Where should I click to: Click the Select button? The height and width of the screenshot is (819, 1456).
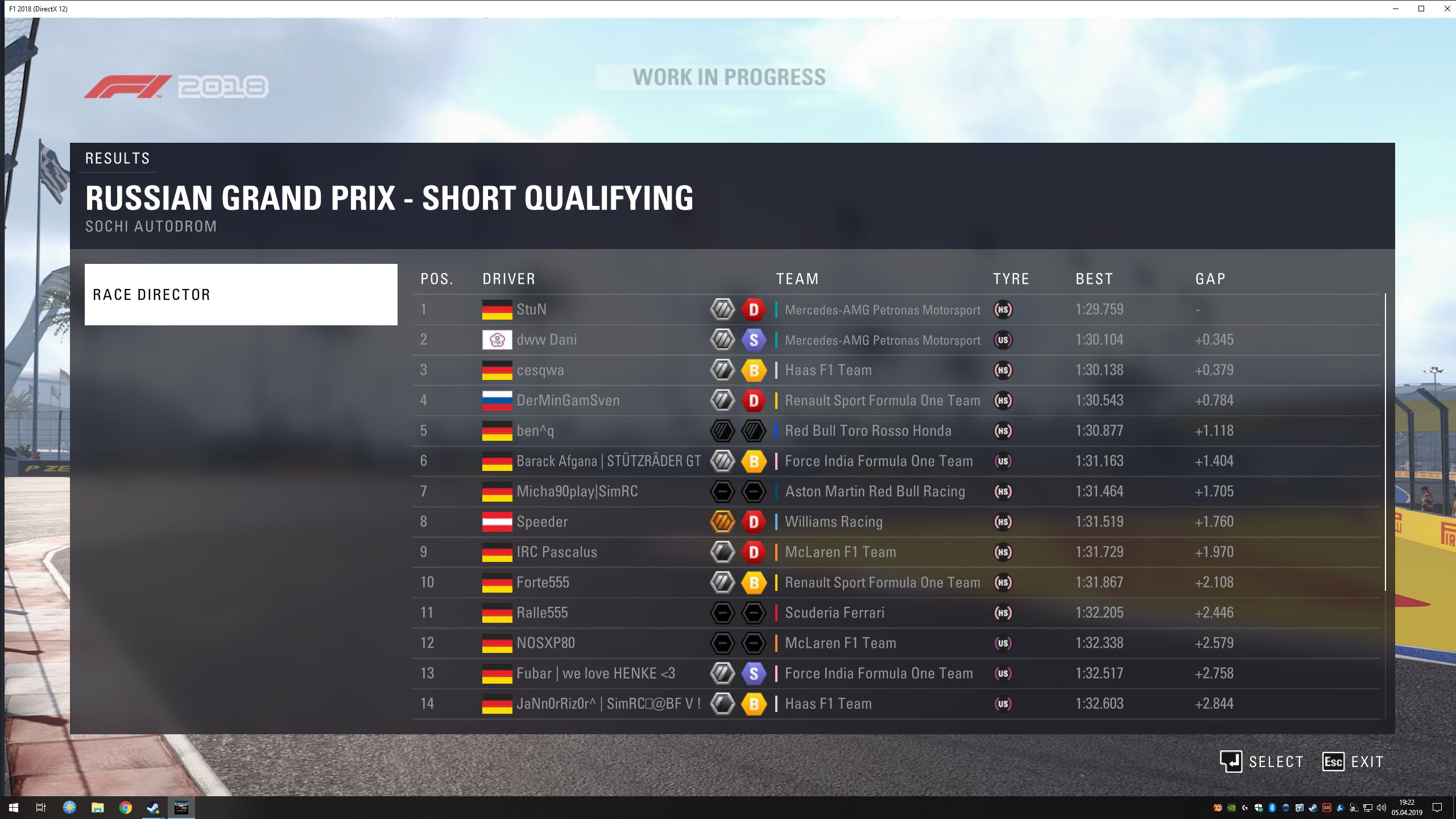(1261, 762)
